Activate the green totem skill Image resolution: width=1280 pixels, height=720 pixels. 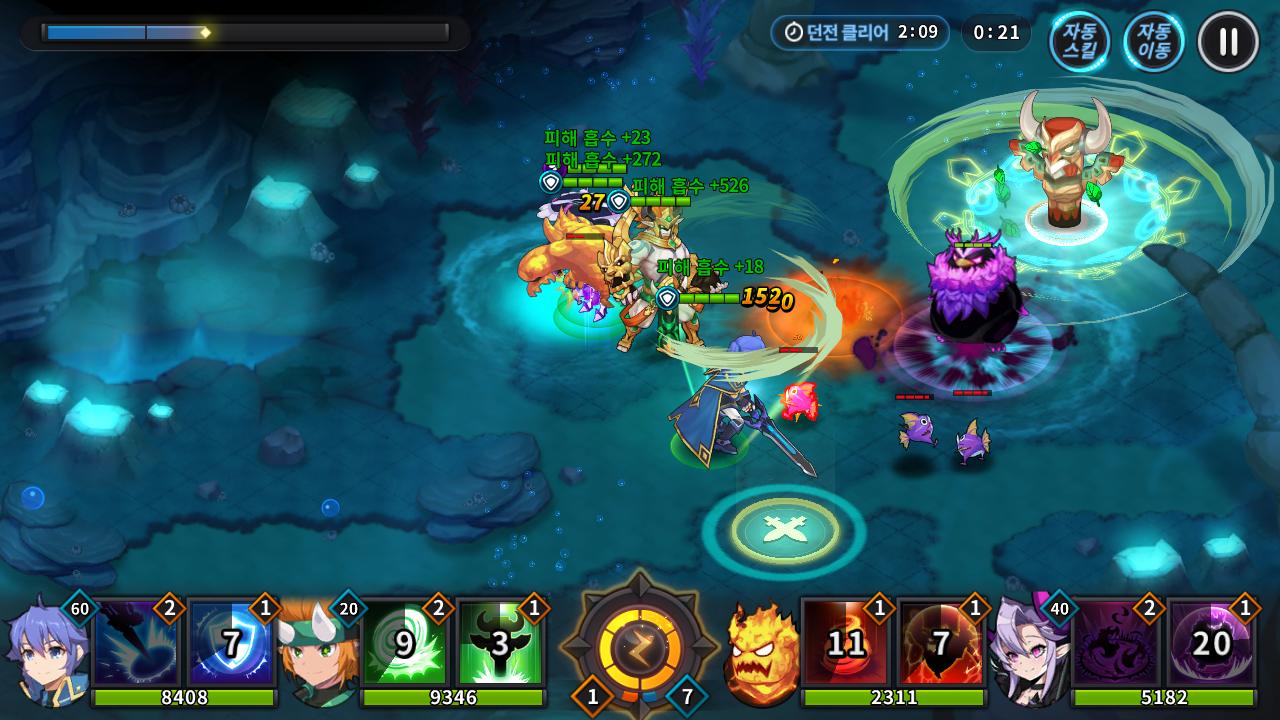499,642
